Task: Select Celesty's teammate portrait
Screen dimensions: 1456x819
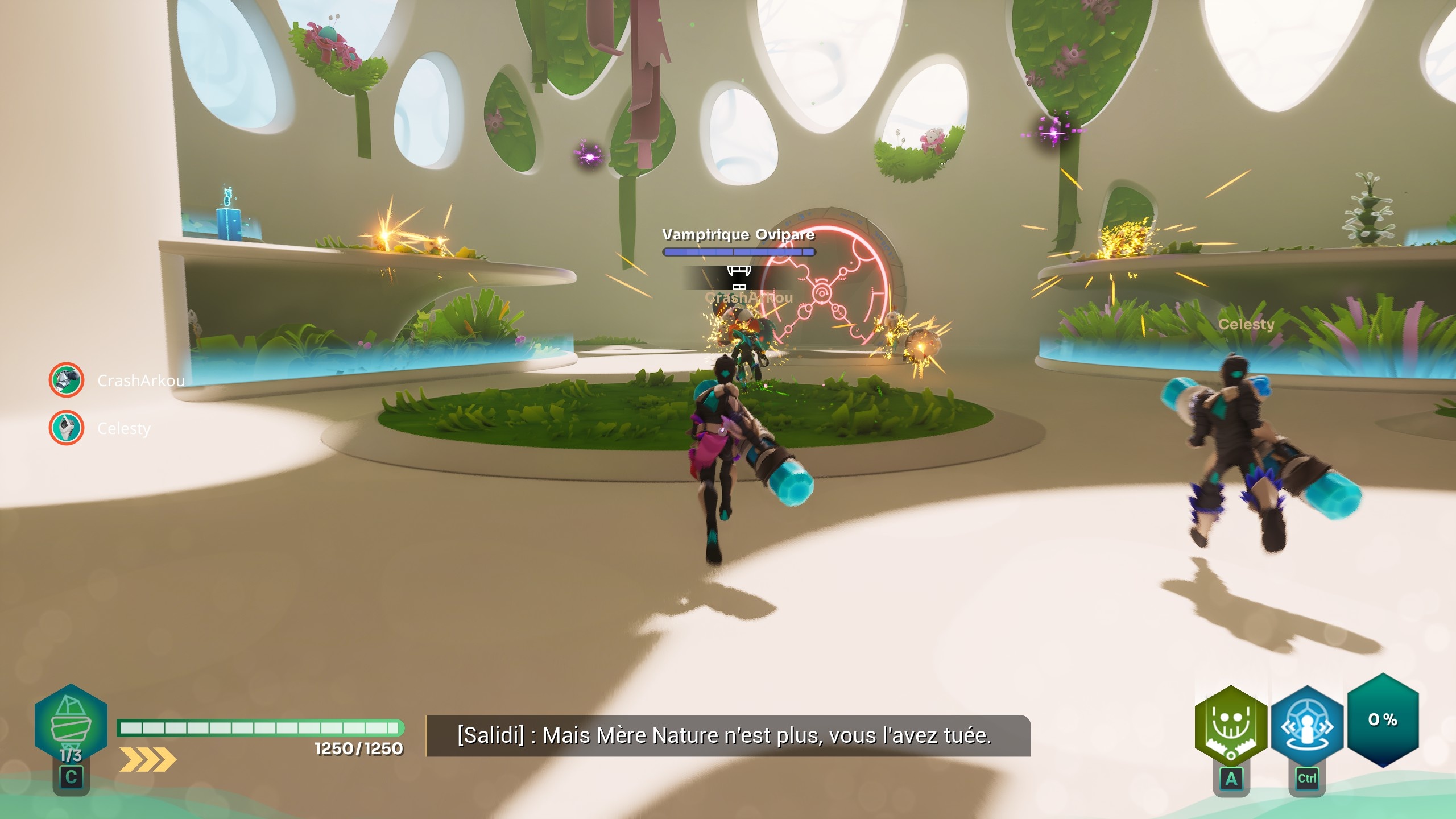Action: [67, 428]
